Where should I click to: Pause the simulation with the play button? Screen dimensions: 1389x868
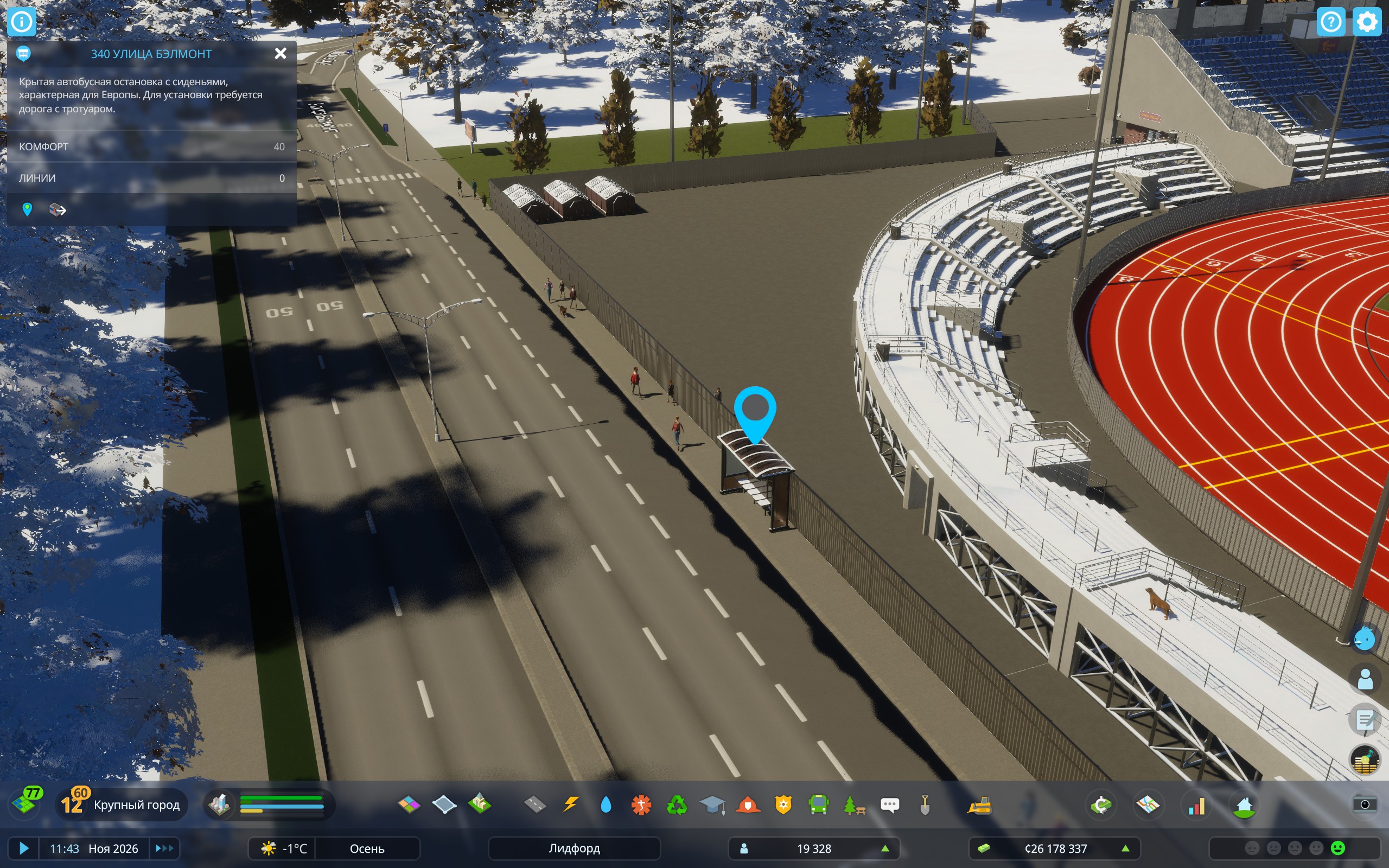(23, 848)
